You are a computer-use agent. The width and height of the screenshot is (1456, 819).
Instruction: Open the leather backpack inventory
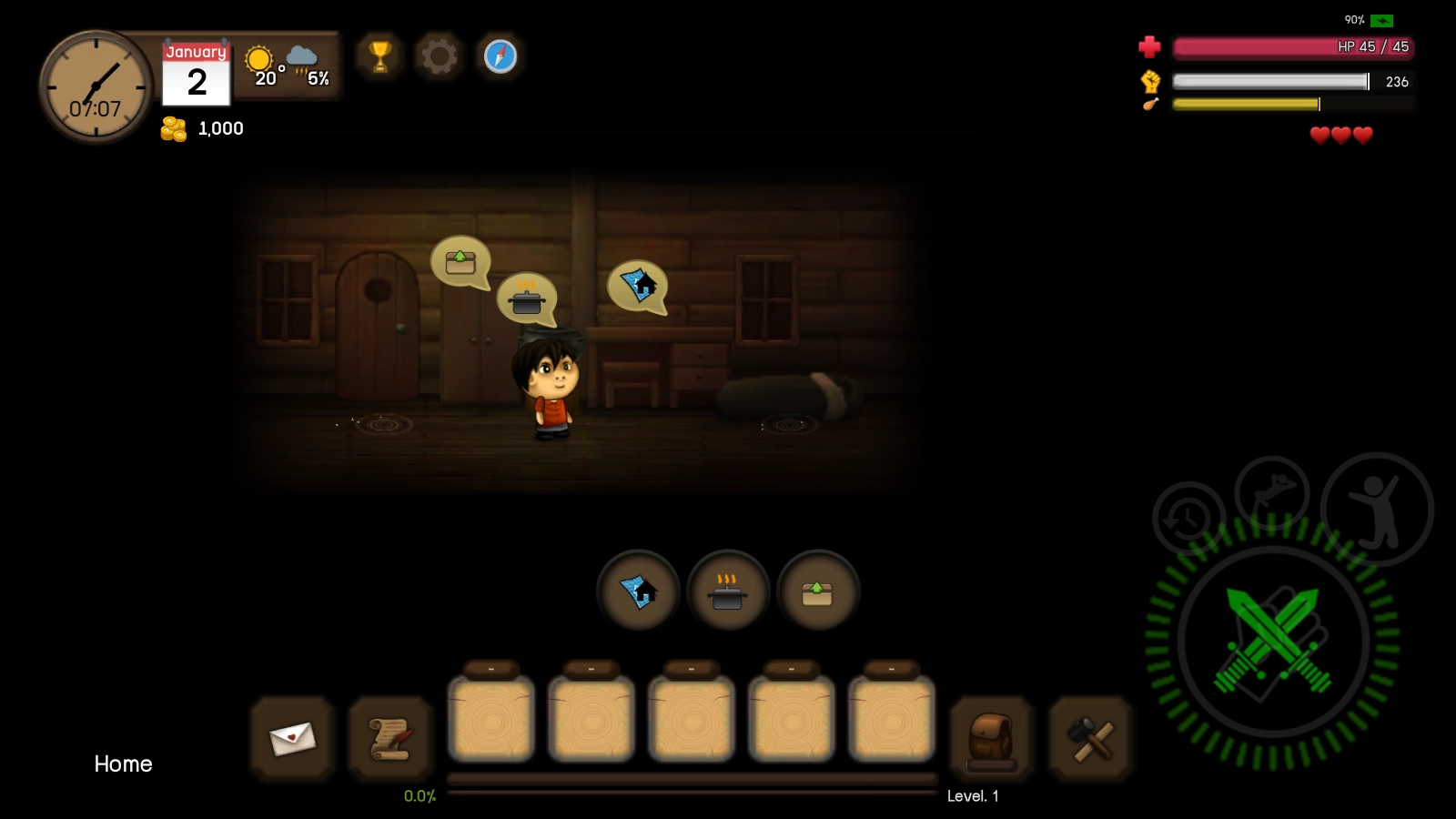[x=991, y=738]
